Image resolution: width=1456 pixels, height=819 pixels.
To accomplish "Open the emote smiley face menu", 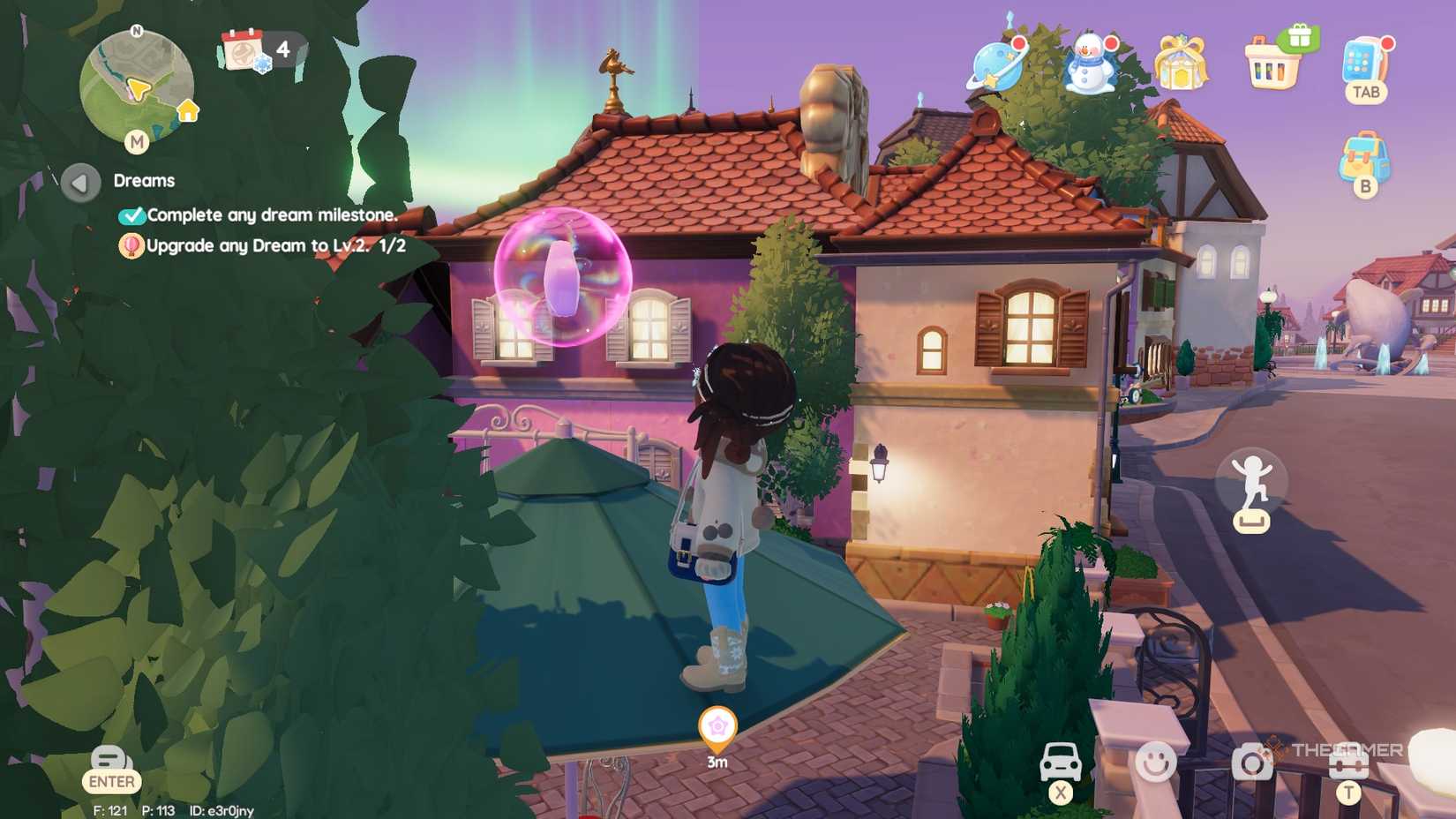I will click(x=1158, y=760).
